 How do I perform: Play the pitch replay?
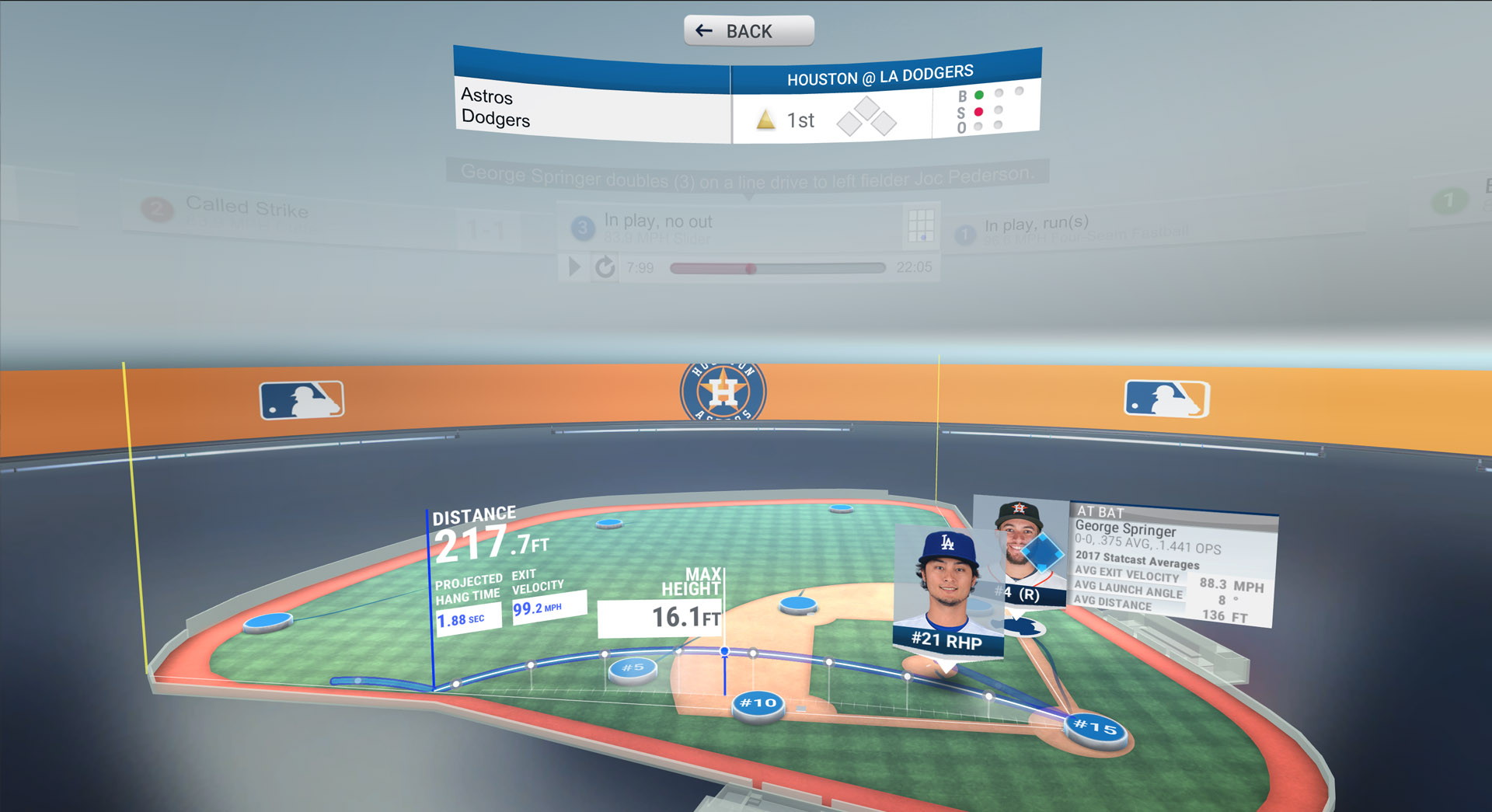coord(575,267)
